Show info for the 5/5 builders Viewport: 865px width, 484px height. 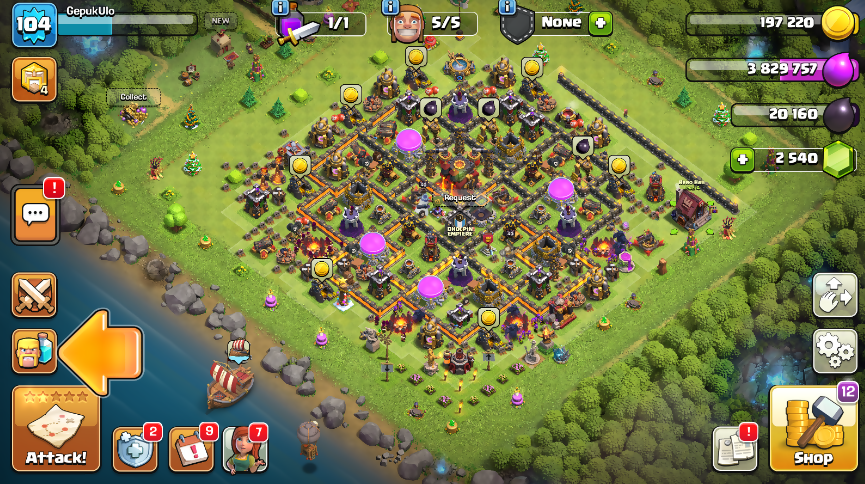[x=394, y=7]
